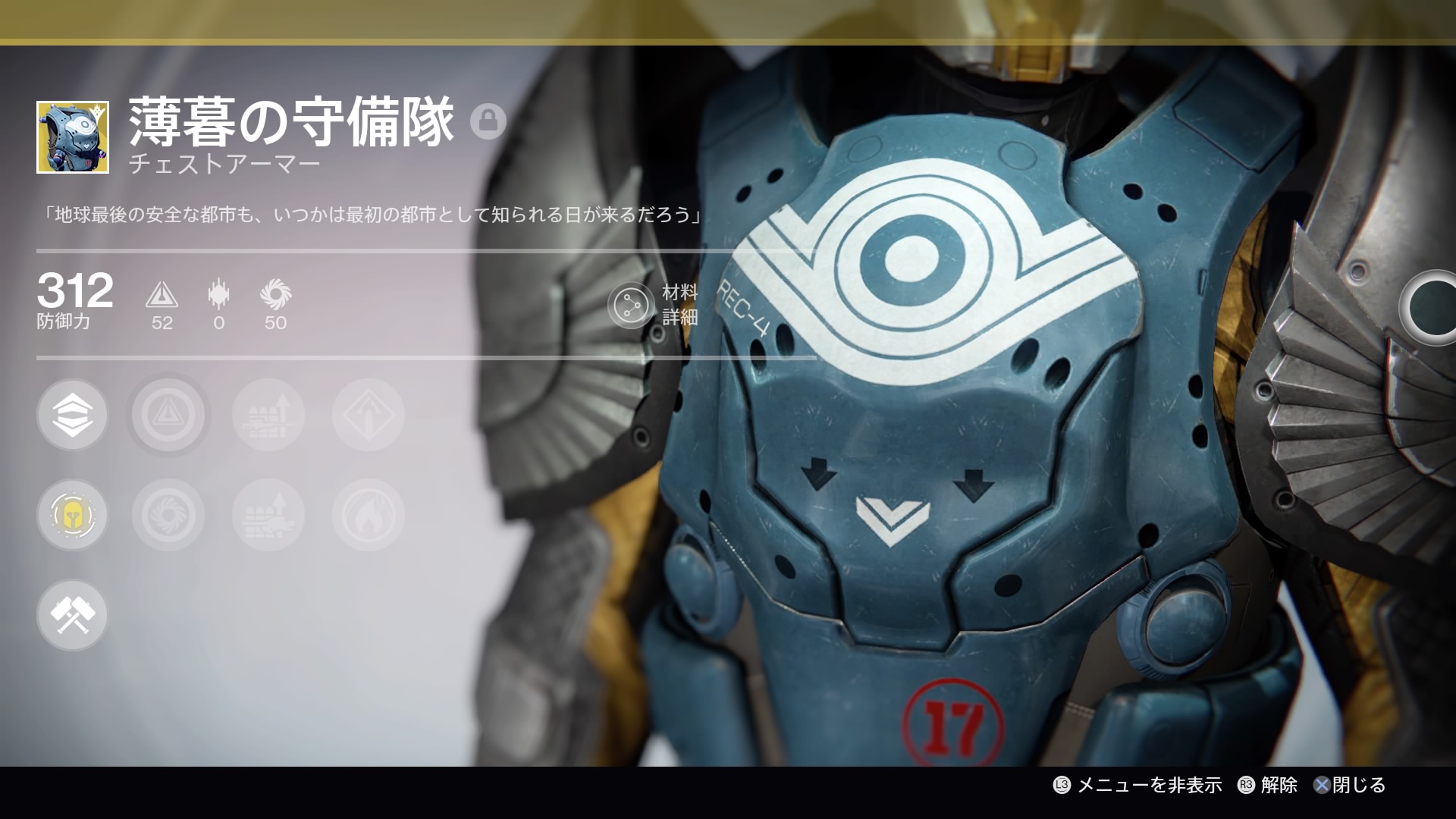The image size is (1456, 819).
Task: Select the yellow helmet ornament node
Action: 73,516
